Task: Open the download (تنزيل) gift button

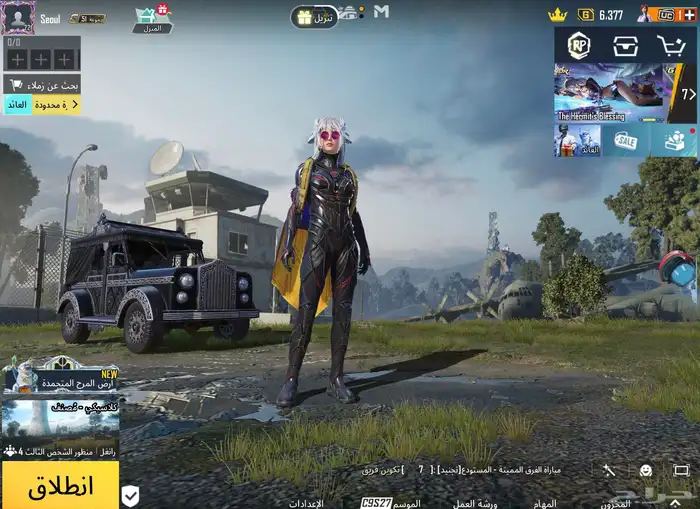Action: [315, 17]
